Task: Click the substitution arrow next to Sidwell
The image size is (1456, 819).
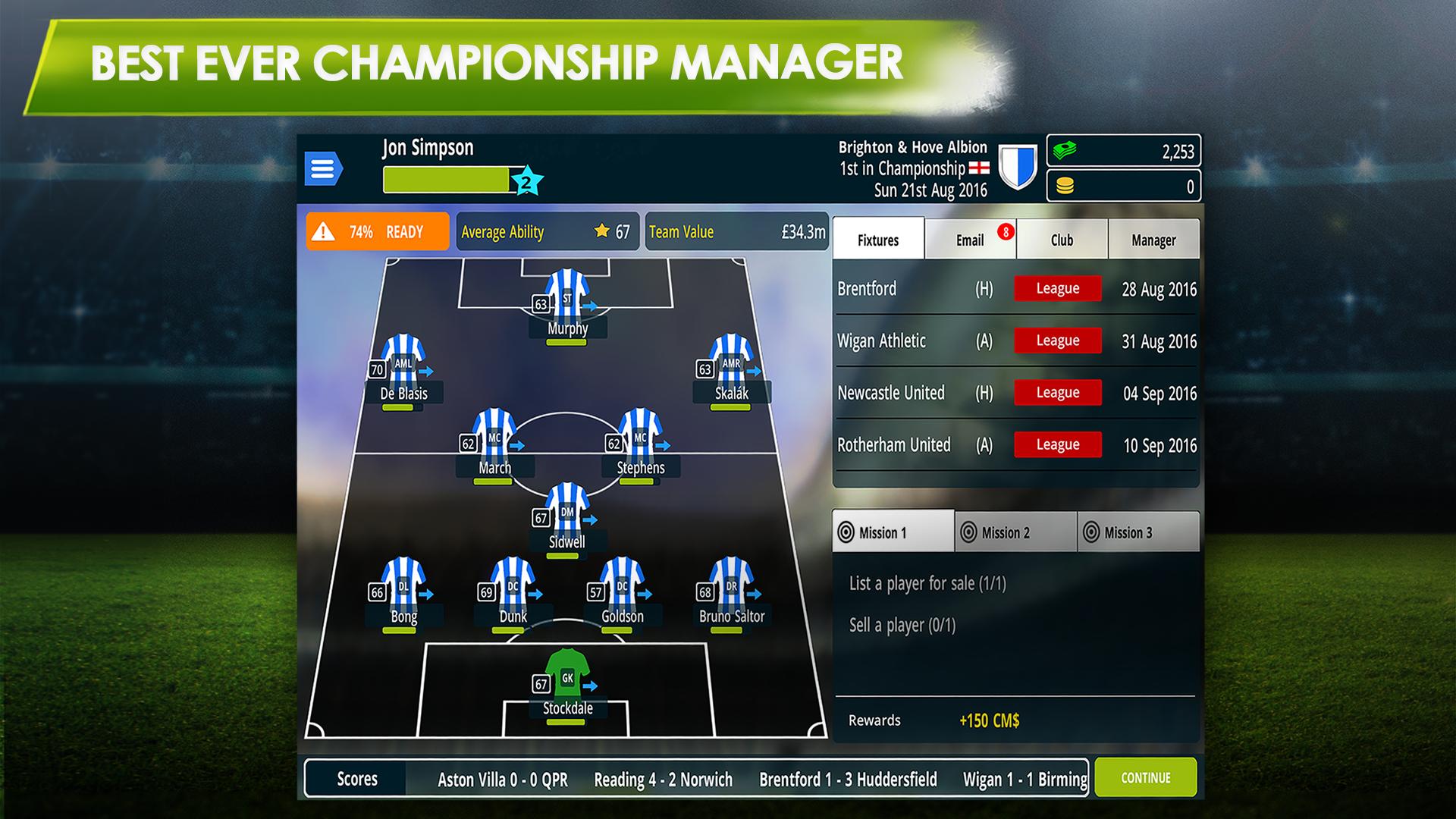Action: (x=591, y=520)
